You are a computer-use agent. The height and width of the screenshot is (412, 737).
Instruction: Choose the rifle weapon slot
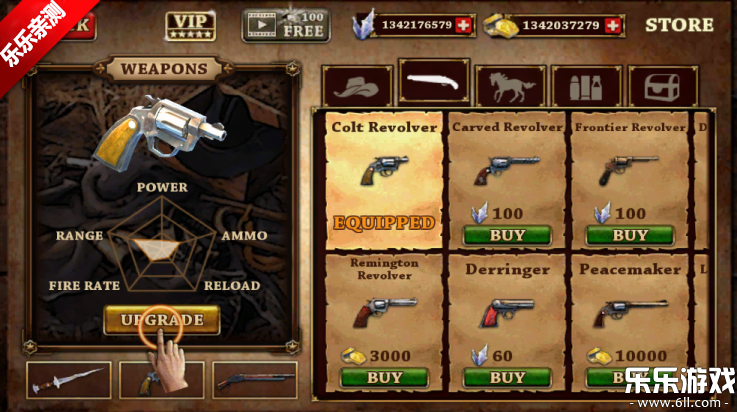[x=254, y=380]
